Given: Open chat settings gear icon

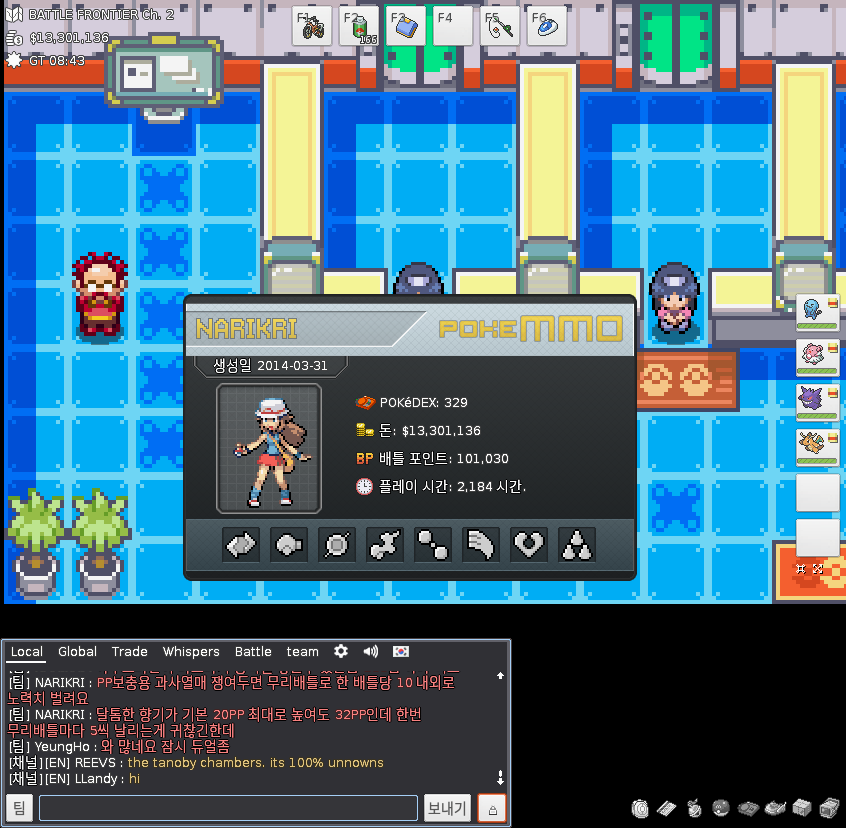Looking at the screenshot, I should pos(341,652).
